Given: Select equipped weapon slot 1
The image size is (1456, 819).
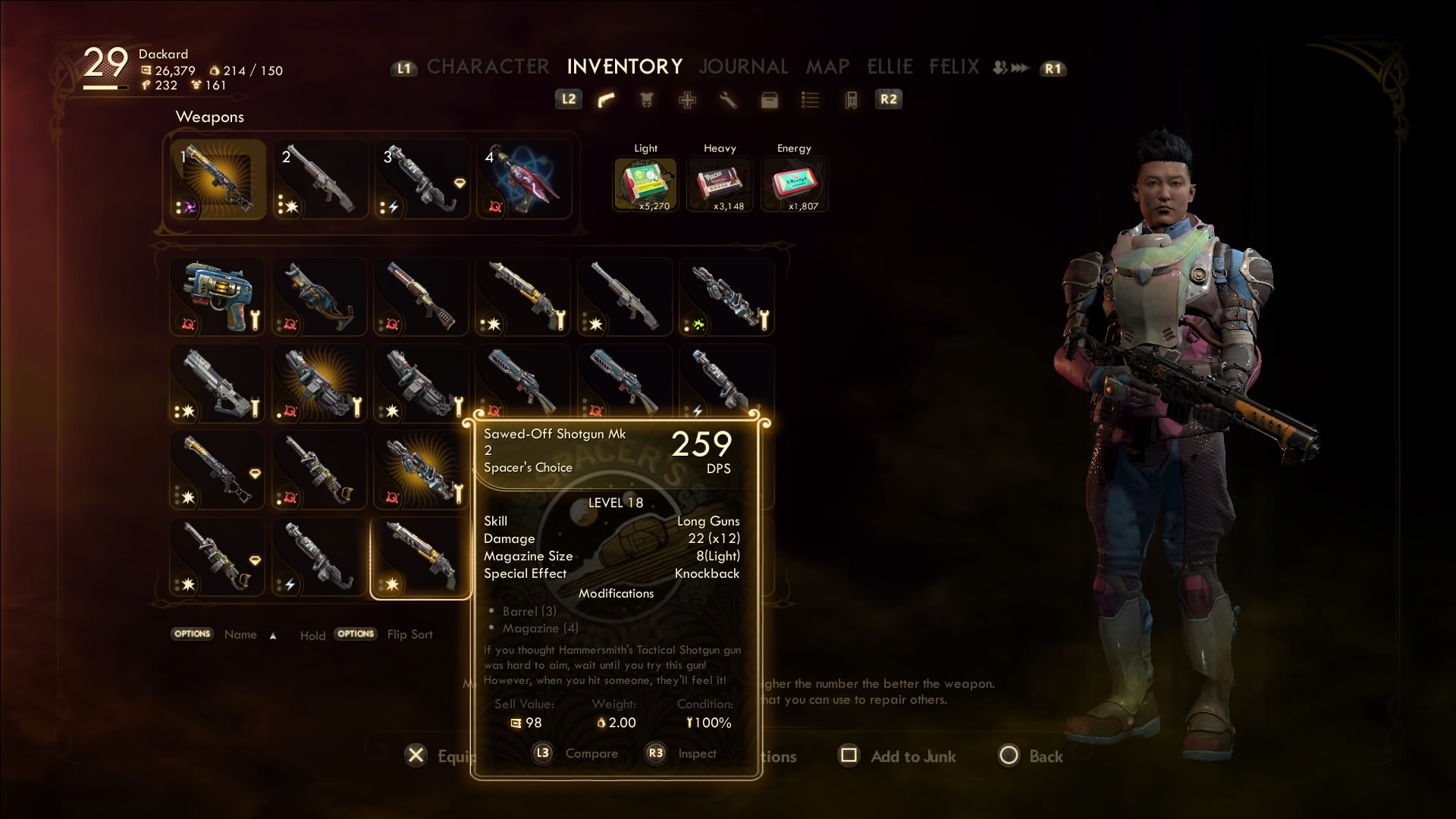Looking at the screenshot, I should pos(218,180).
